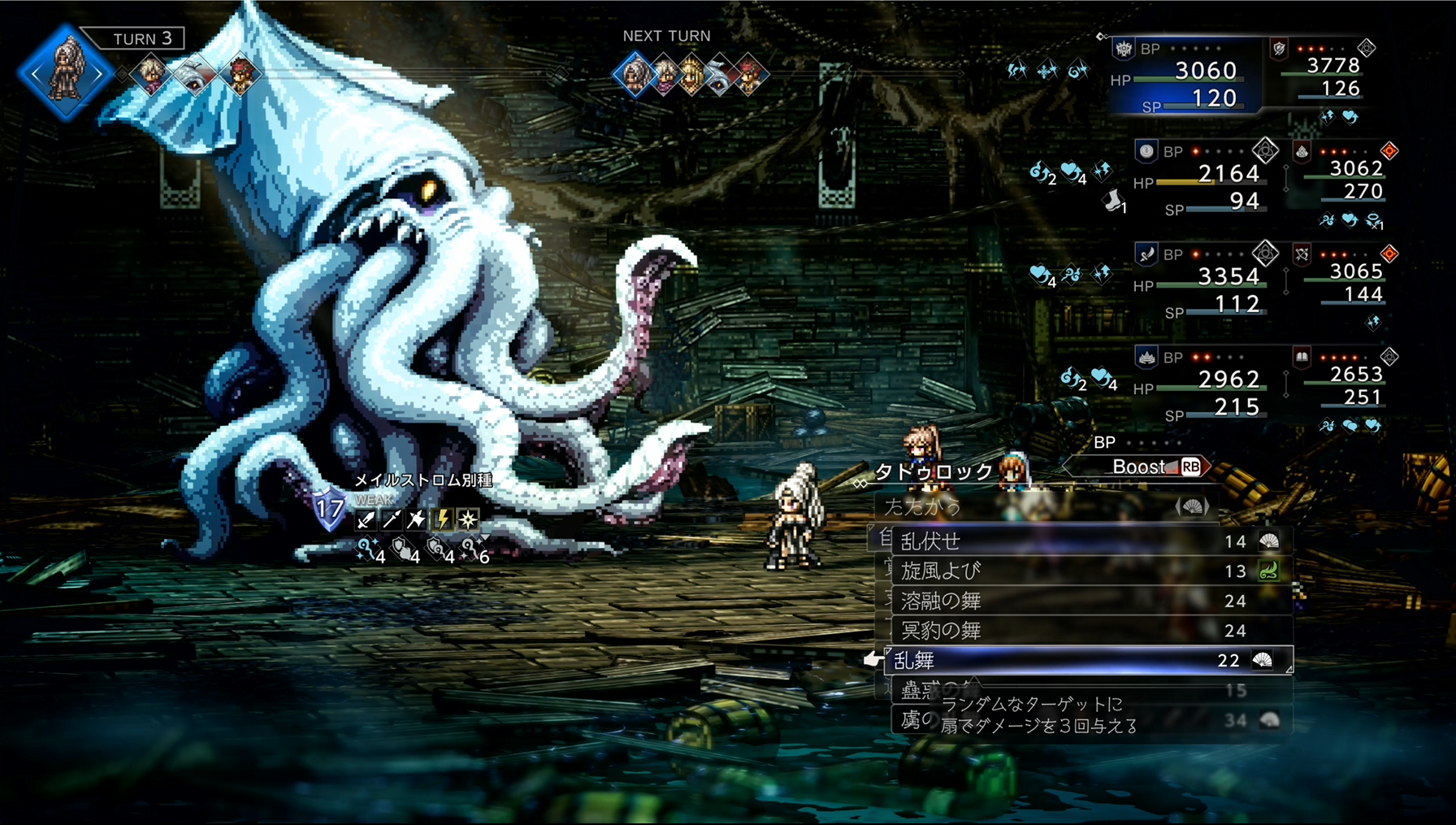Click the lightning weakness icon

[443, 519]
